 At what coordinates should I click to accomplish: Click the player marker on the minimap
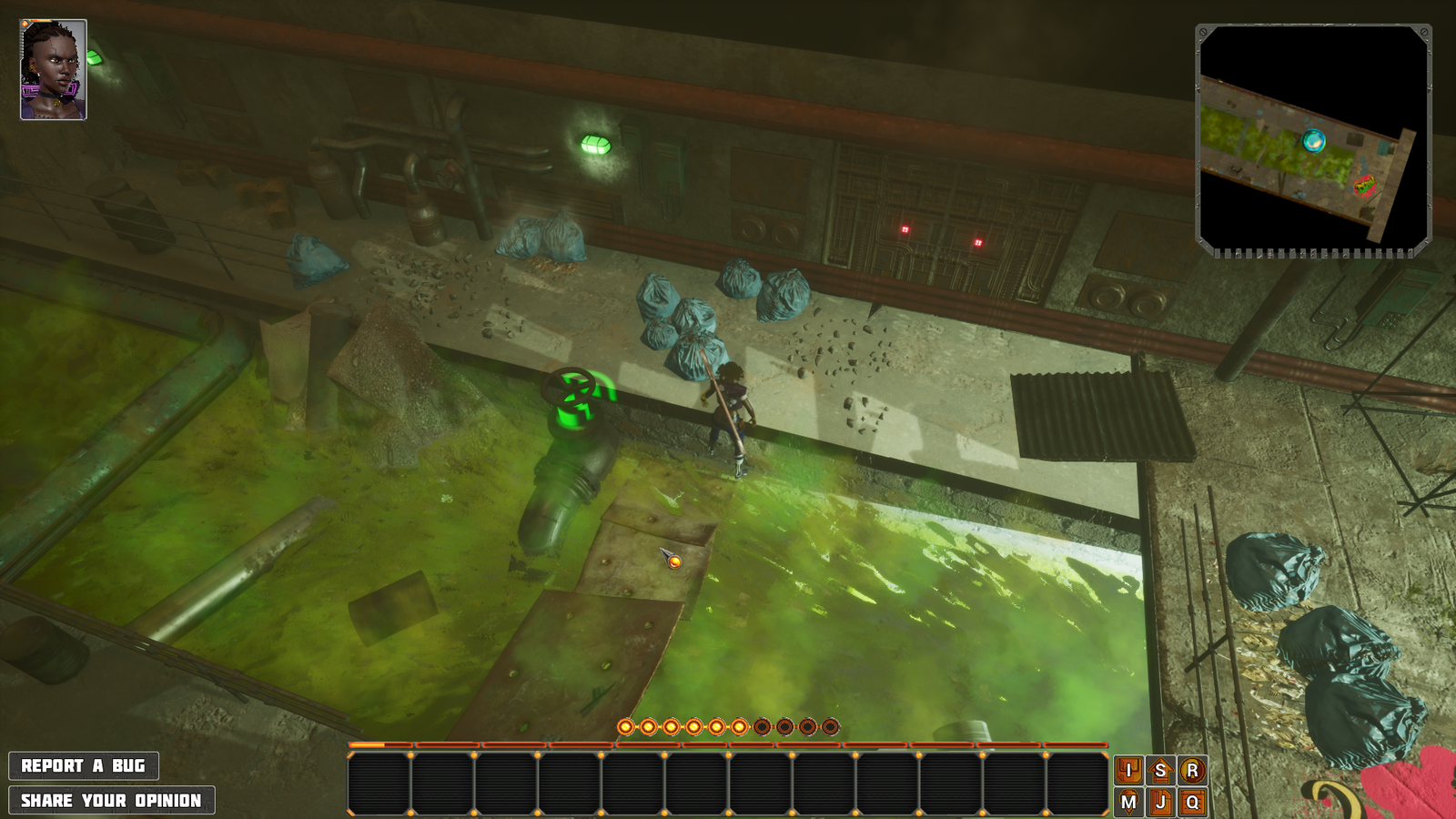coord(1313,142)
